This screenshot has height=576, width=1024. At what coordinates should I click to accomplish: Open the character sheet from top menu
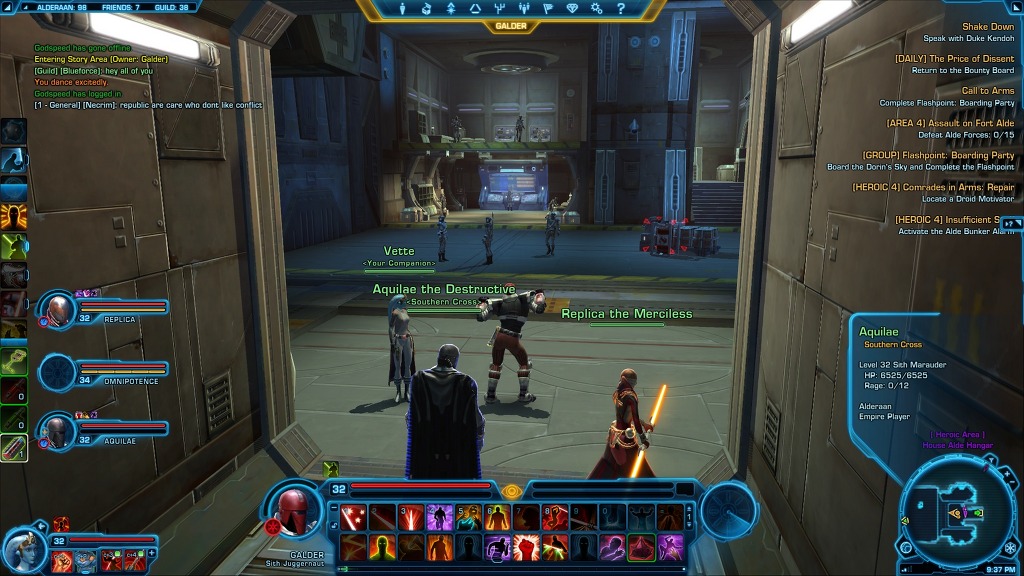(x=402, y=8)
